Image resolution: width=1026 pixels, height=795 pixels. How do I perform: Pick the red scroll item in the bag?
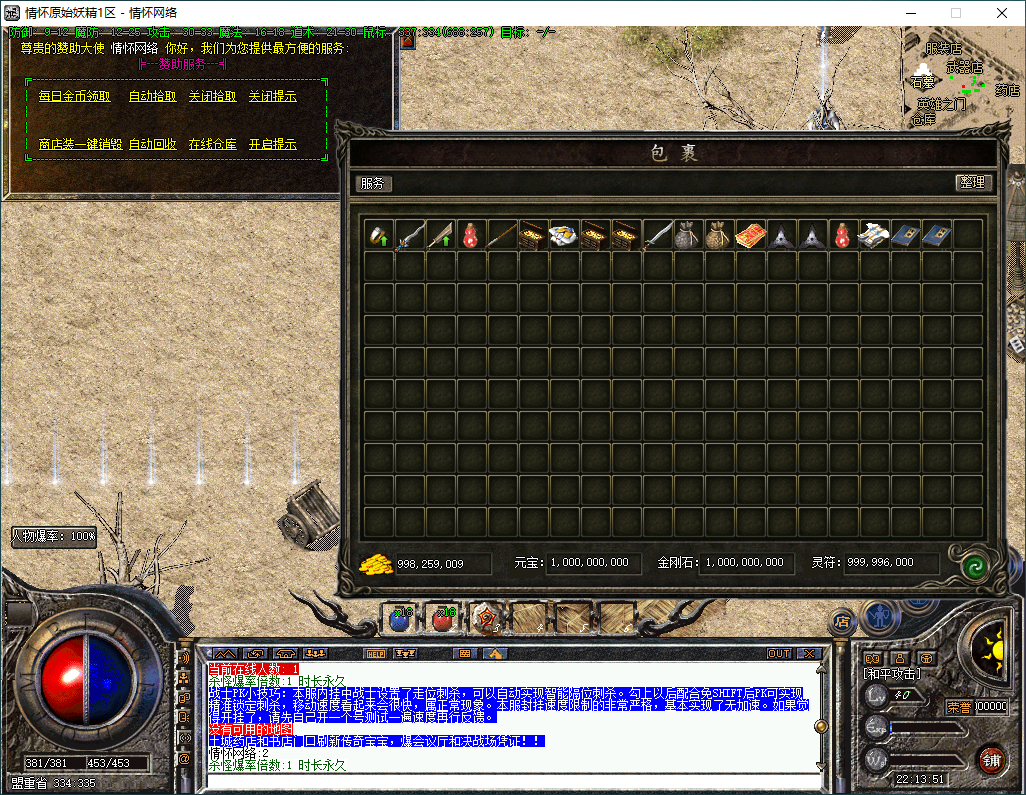tap(751, 235)
